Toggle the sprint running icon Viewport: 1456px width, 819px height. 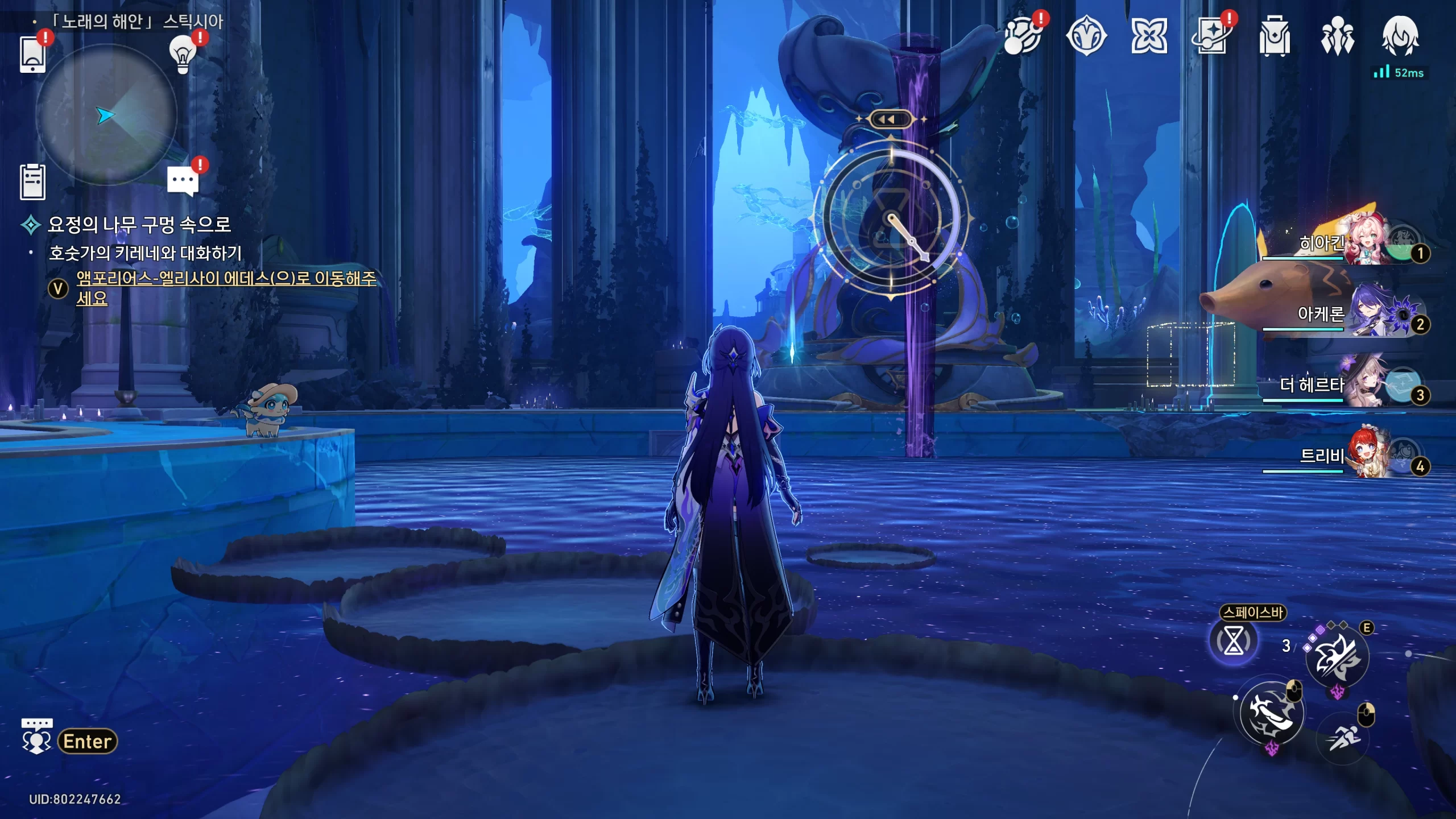[x=1343, y=738]
